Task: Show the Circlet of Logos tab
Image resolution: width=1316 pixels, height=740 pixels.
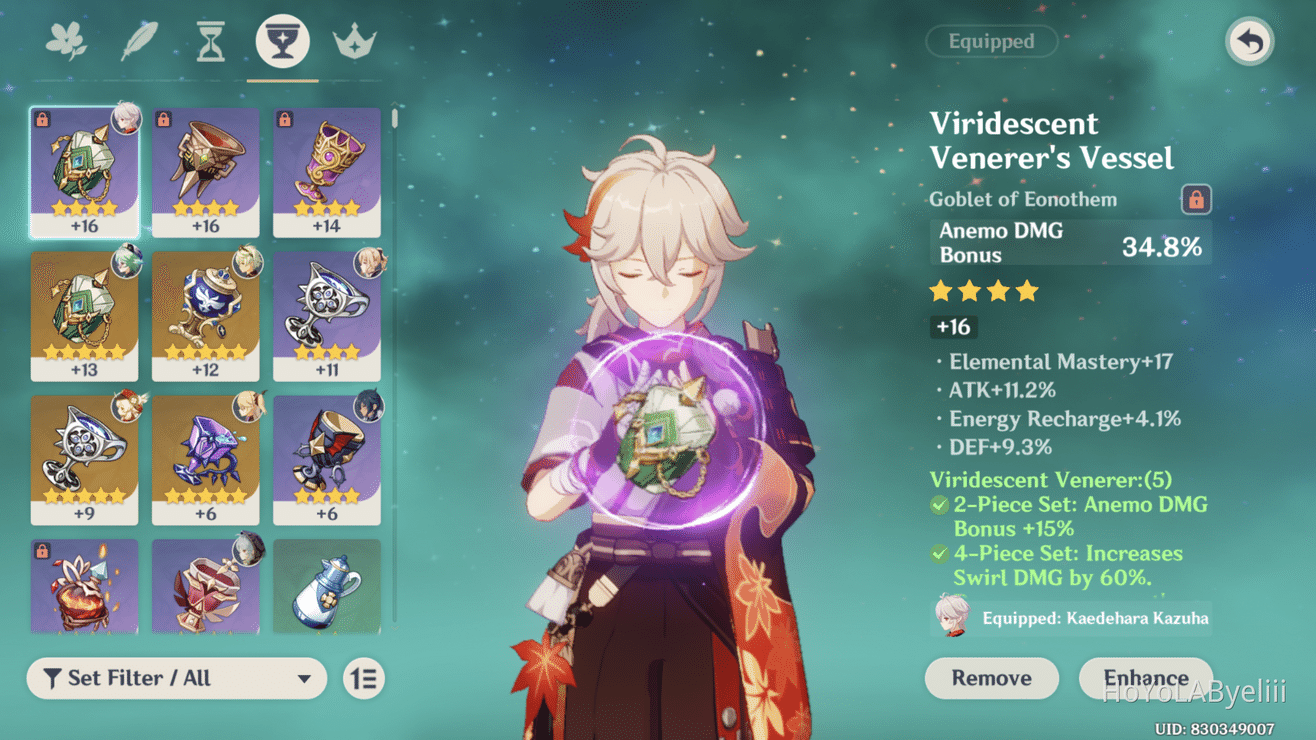Action: 354,42
